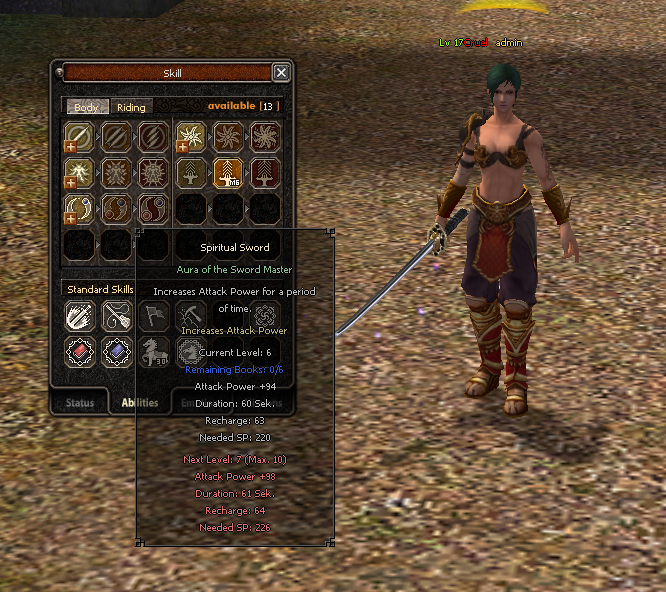Choose the pickaxe mining standard skill
The image size is (666, 592).
(191, 316)
